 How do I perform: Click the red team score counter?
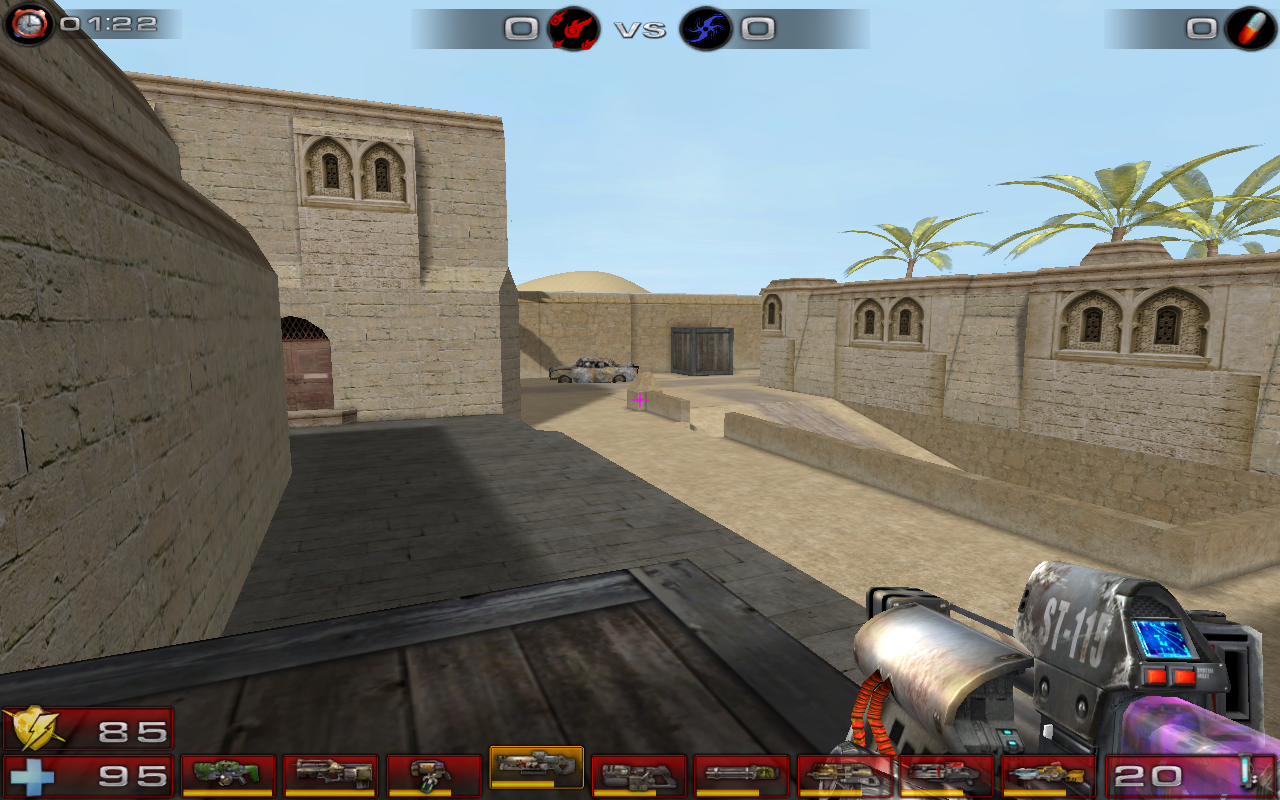pyautogui.click(x=518, y=29)
